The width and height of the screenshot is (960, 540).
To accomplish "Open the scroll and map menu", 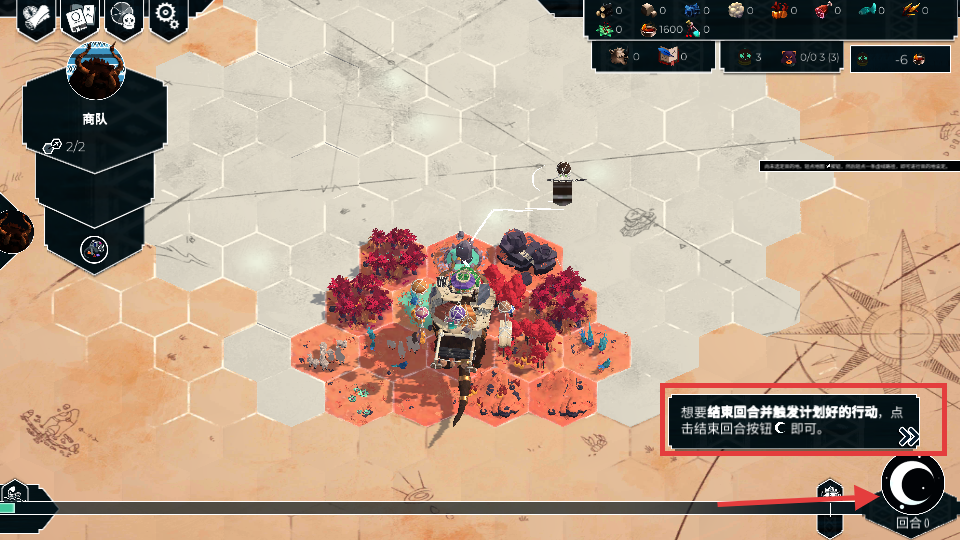I will click(x=36, y=17).
